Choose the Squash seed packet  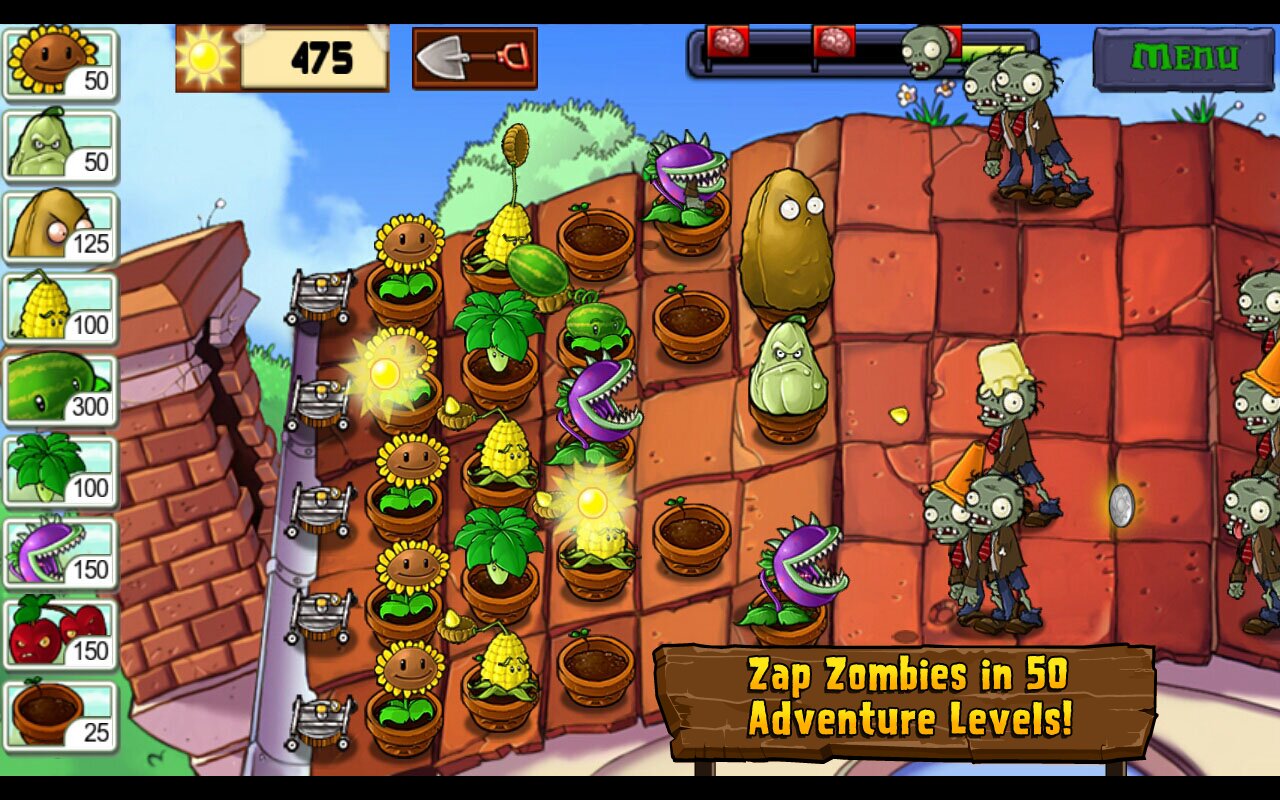click(60, 146)
